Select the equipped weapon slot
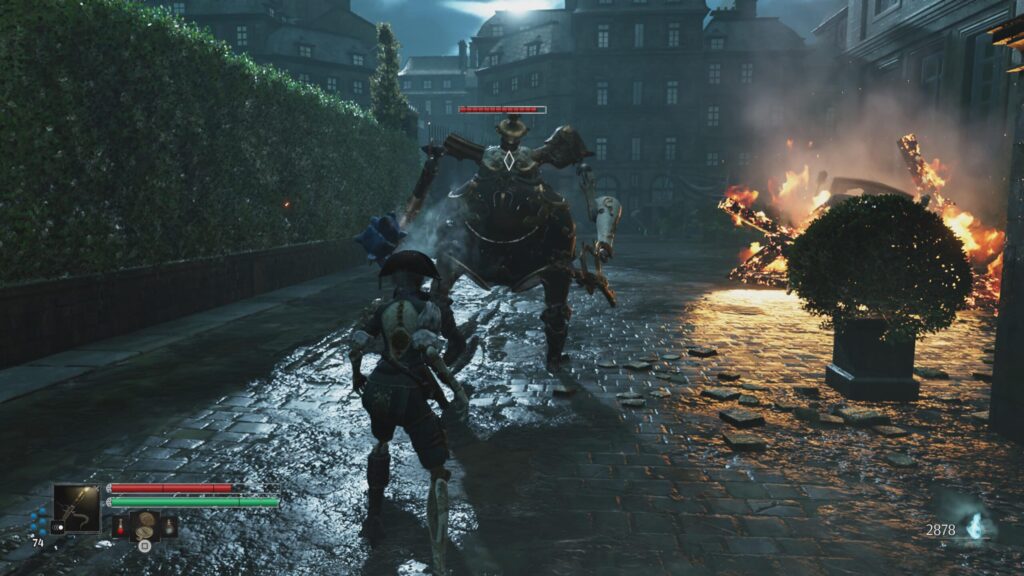The width and height of the screenshot is (1024, 576). coord(76,507)
